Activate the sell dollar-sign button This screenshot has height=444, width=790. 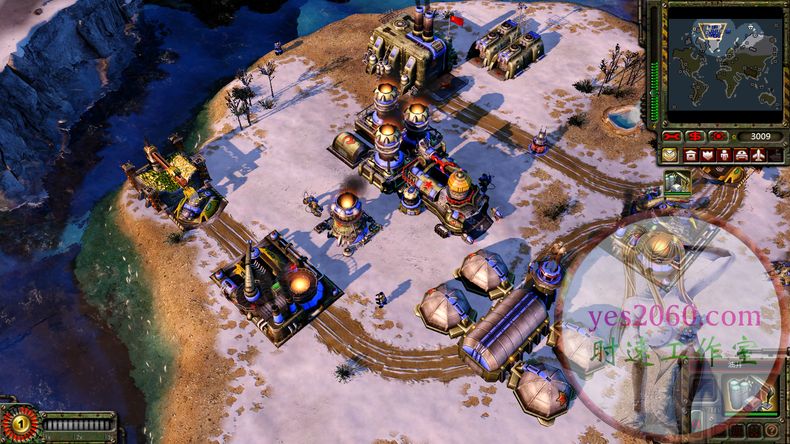click(x=695, y=136)
